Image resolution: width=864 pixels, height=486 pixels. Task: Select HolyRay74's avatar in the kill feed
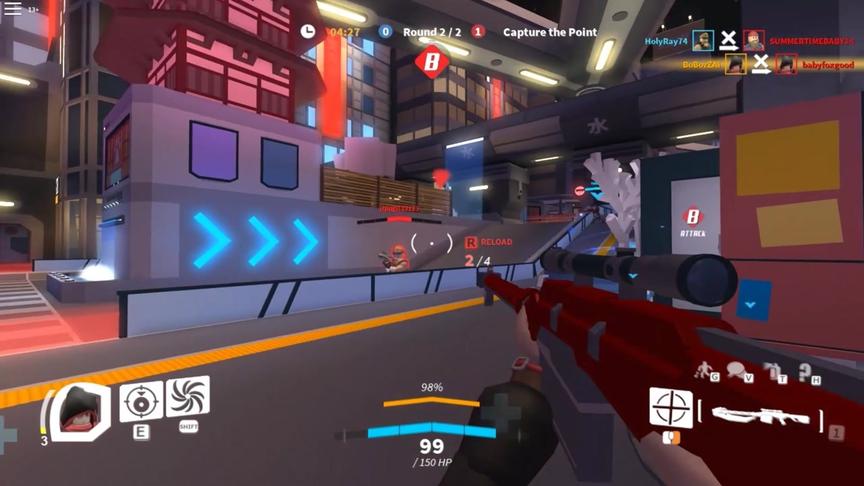click(703, 41)
